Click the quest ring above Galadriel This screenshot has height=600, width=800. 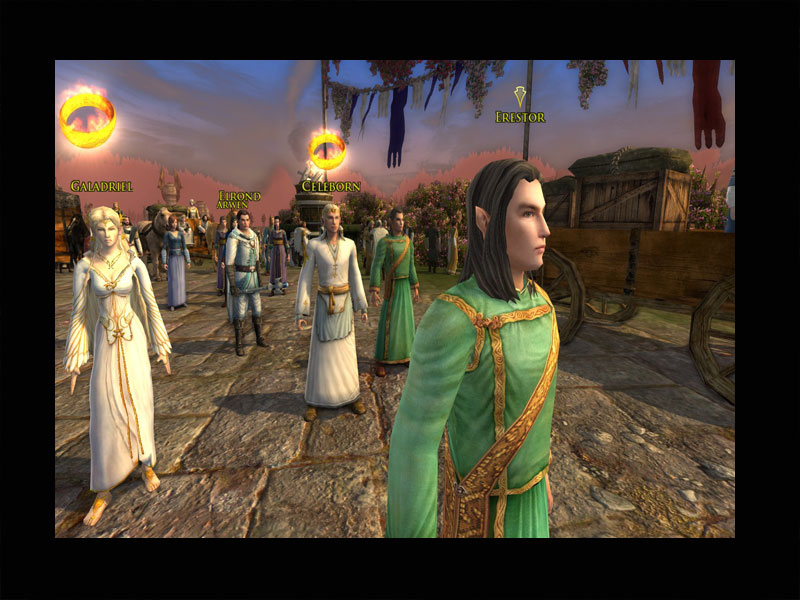click(87, 118)
